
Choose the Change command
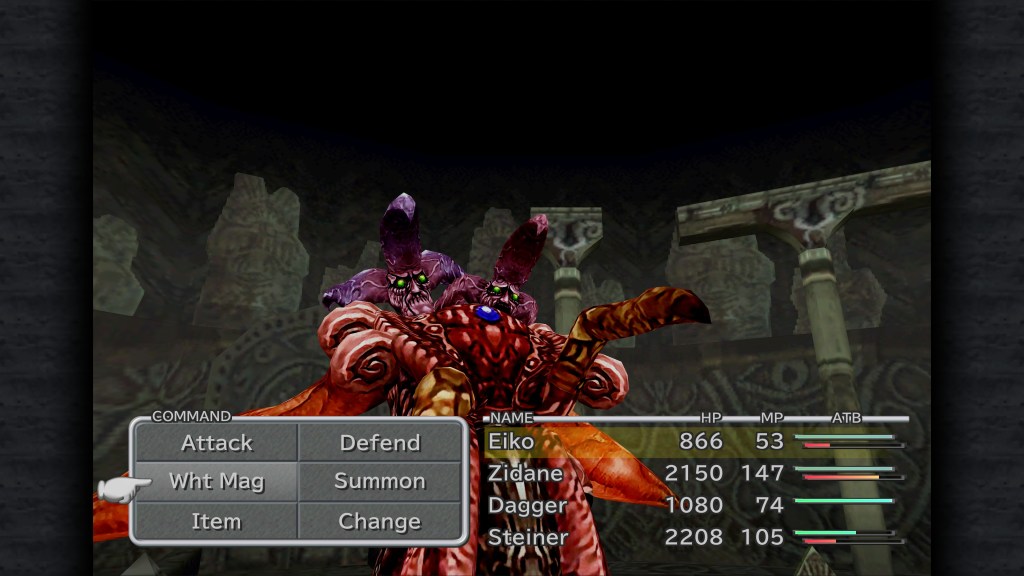click(380, 521)
